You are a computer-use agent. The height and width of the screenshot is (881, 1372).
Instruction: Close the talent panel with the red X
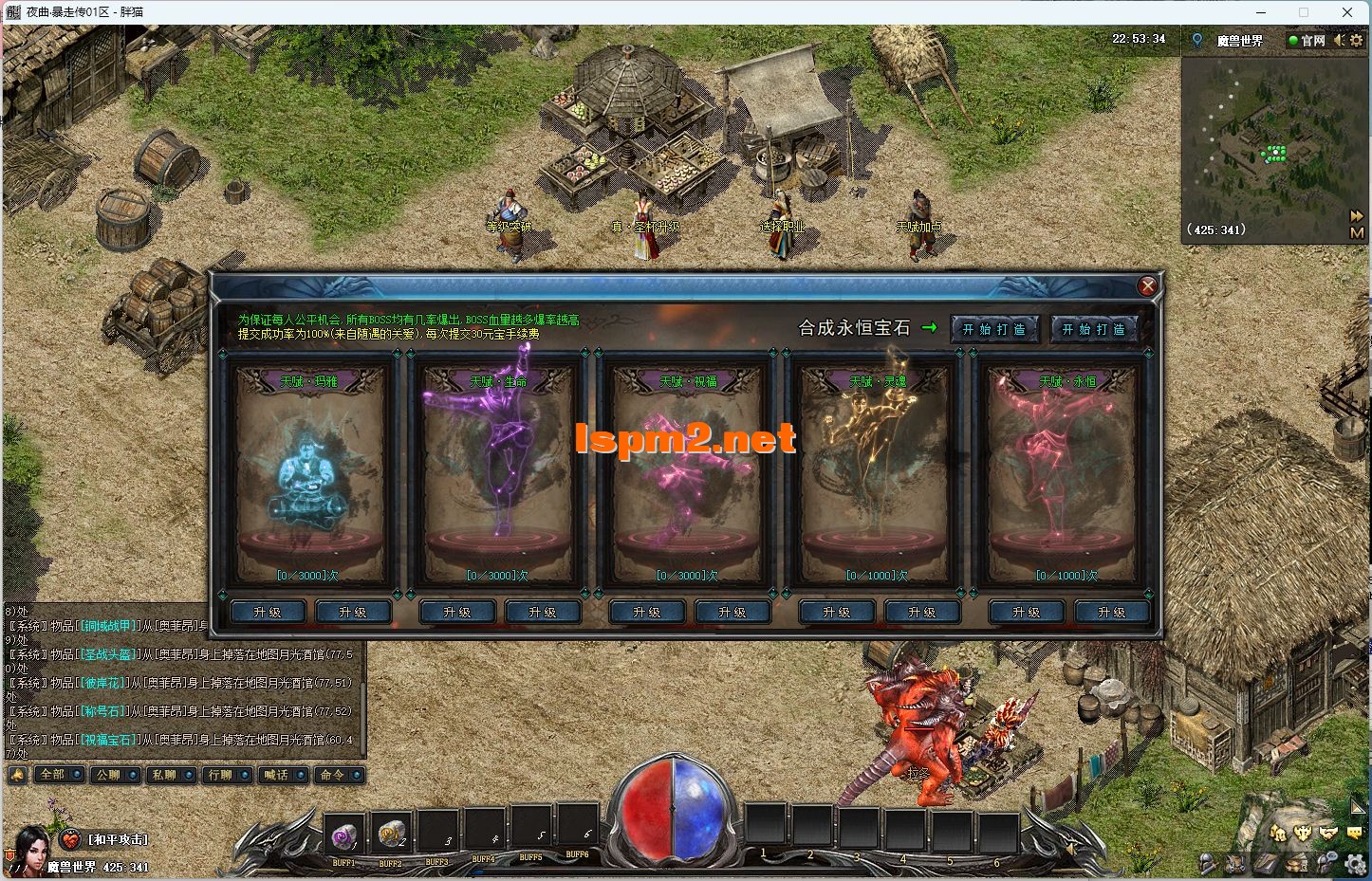1147,285
